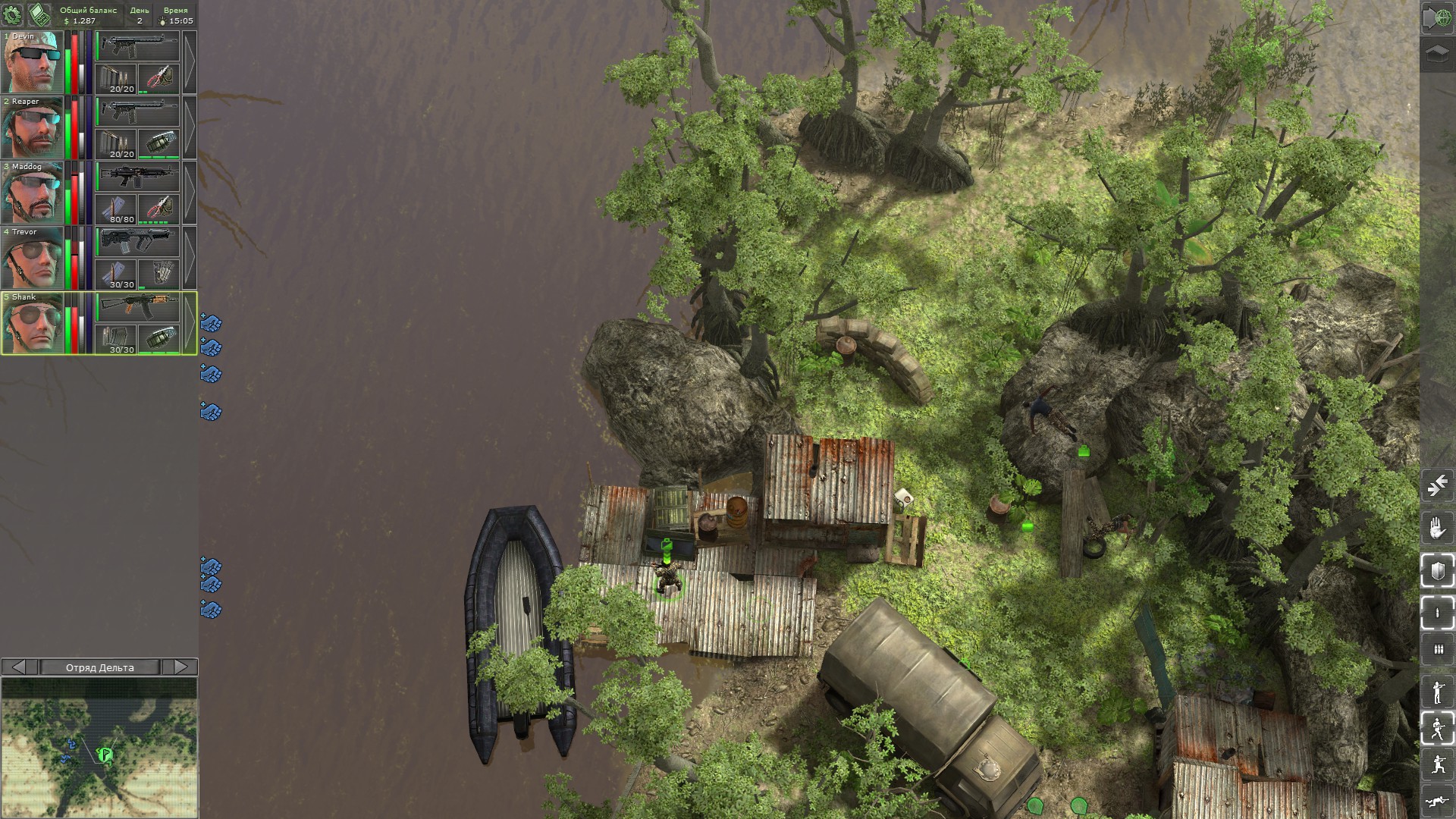Screen dimensions: 1456x819
Task: Expand Trevor's inventory side arrow
Action: point(188,253)
